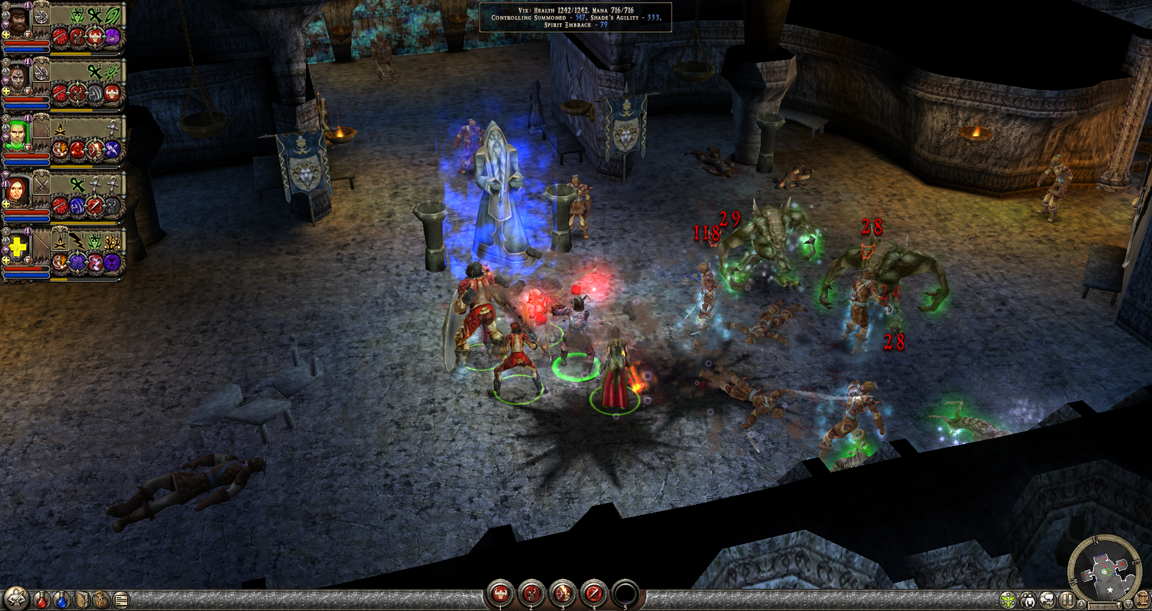Select the red-haired woman's portrait
This screenshot has width=1152, height=611.
pos(17,189)
